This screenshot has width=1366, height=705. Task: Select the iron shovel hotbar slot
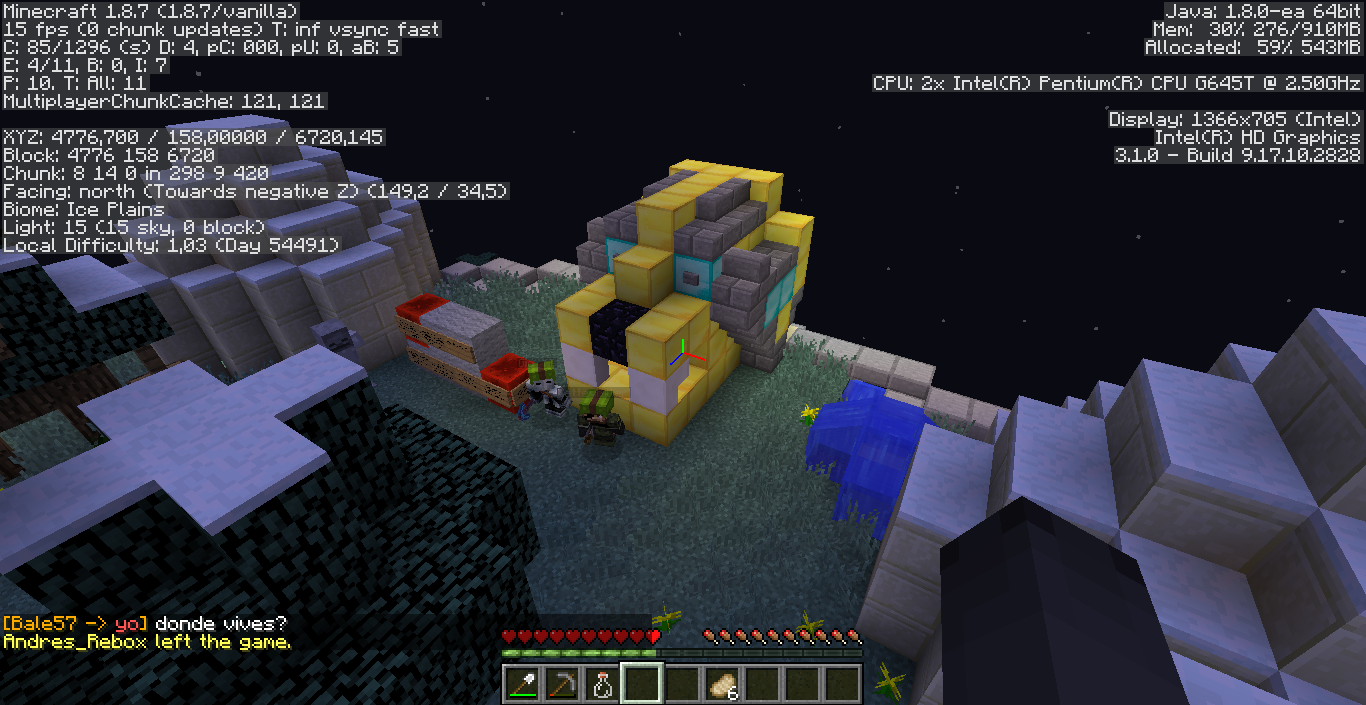[521, 684]
